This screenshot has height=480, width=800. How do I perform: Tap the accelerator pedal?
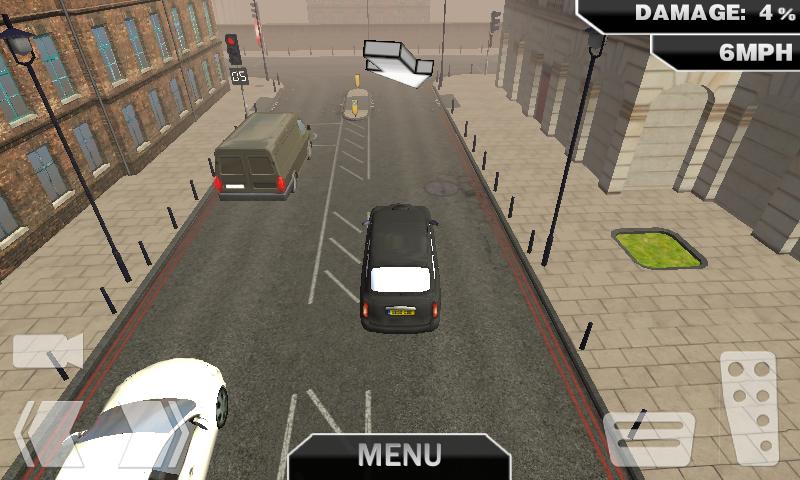[748, 407]
